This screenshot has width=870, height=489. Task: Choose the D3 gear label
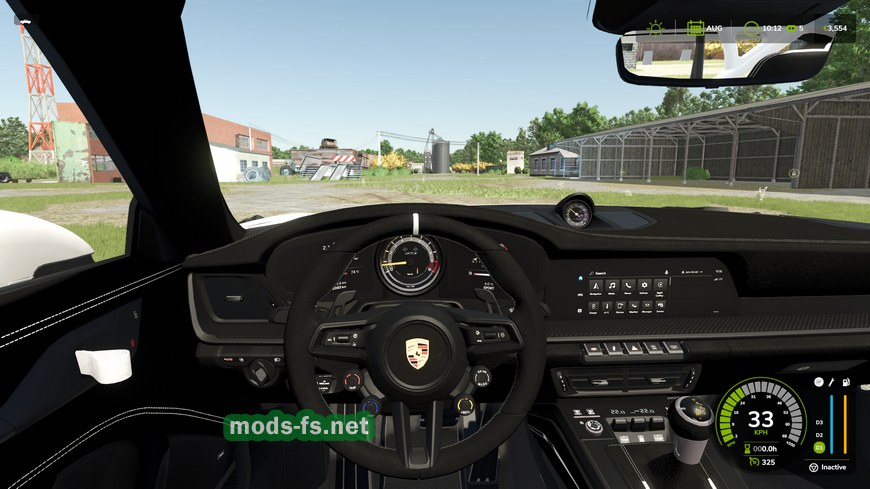(x=818, y=421)
